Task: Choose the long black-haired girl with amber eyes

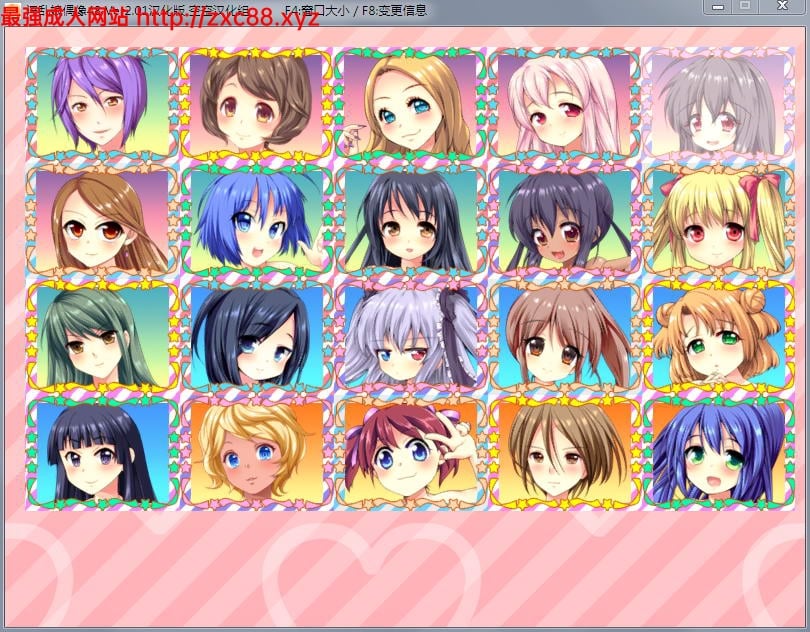Action: [410, 220]
